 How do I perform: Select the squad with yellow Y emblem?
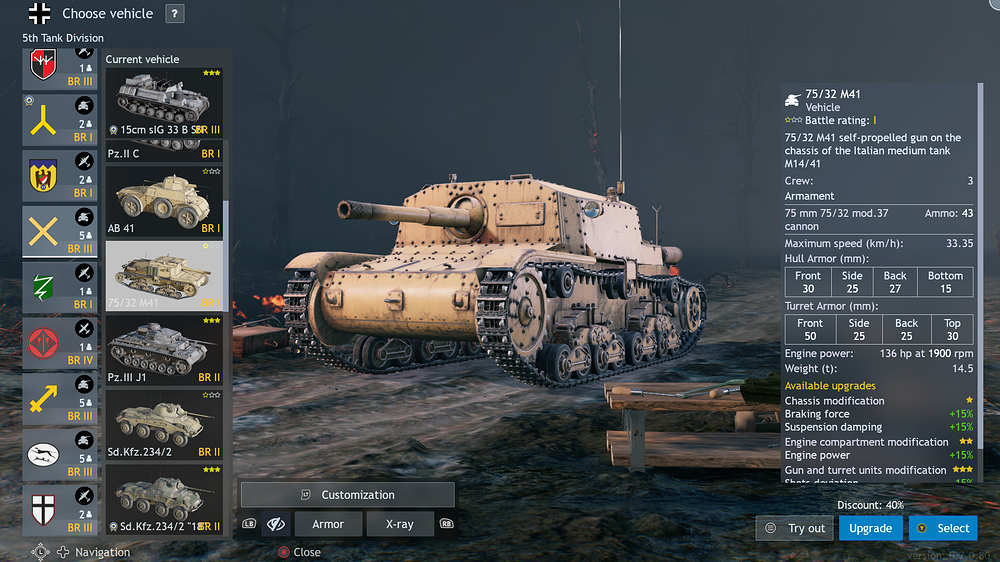coord(59,120)
